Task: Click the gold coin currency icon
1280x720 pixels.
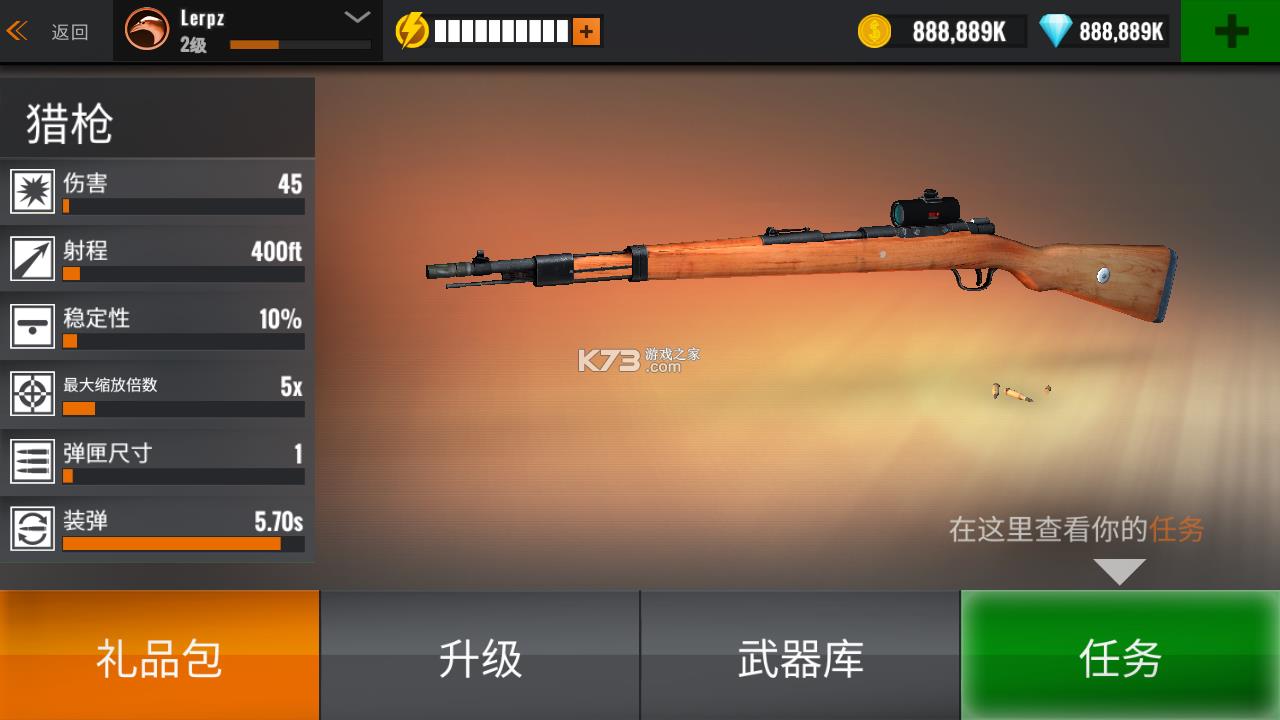Action: [x=872, y=31]
